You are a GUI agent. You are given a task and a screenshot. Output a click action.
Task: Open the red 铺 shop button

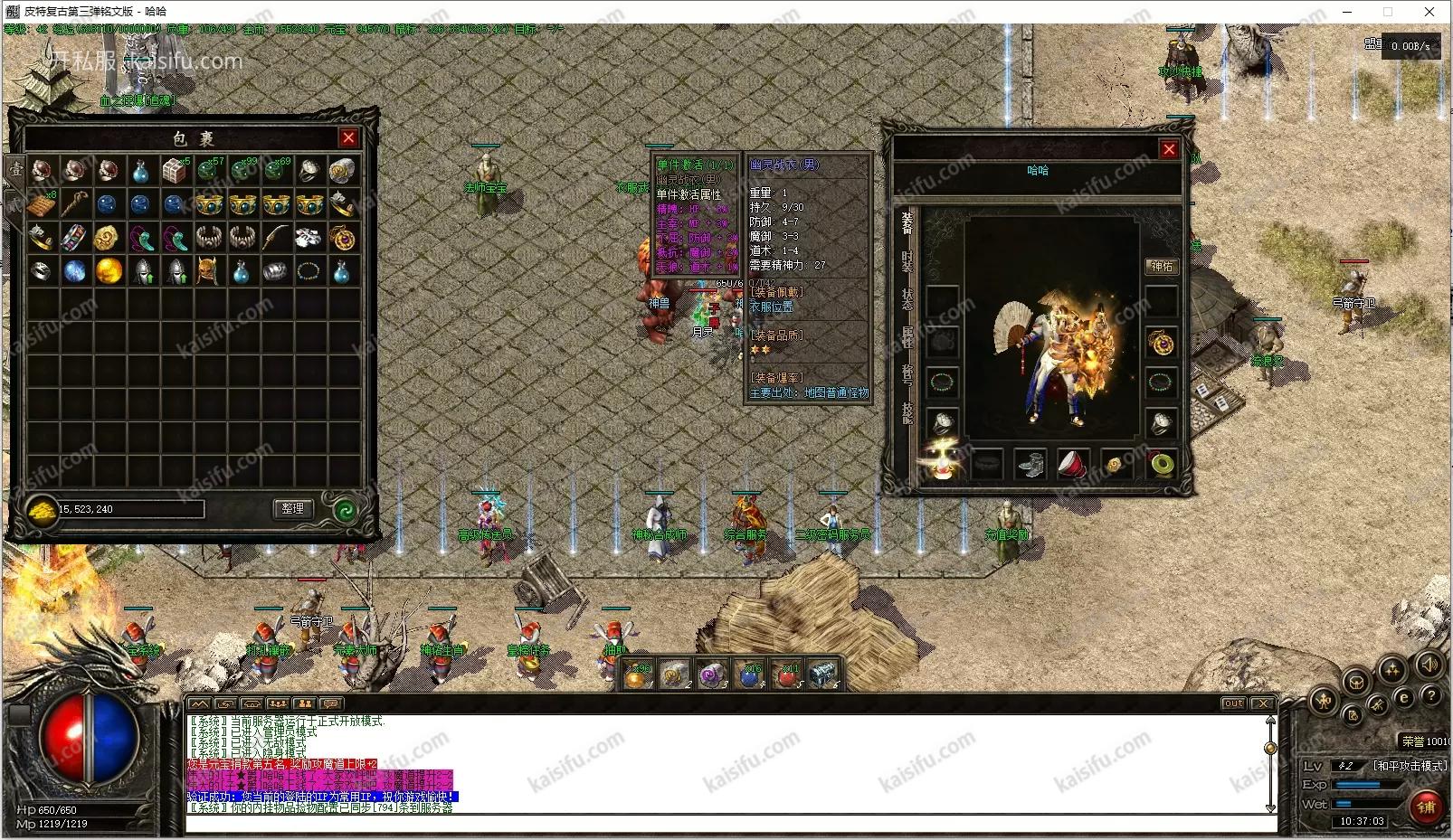pos(1427,807)
